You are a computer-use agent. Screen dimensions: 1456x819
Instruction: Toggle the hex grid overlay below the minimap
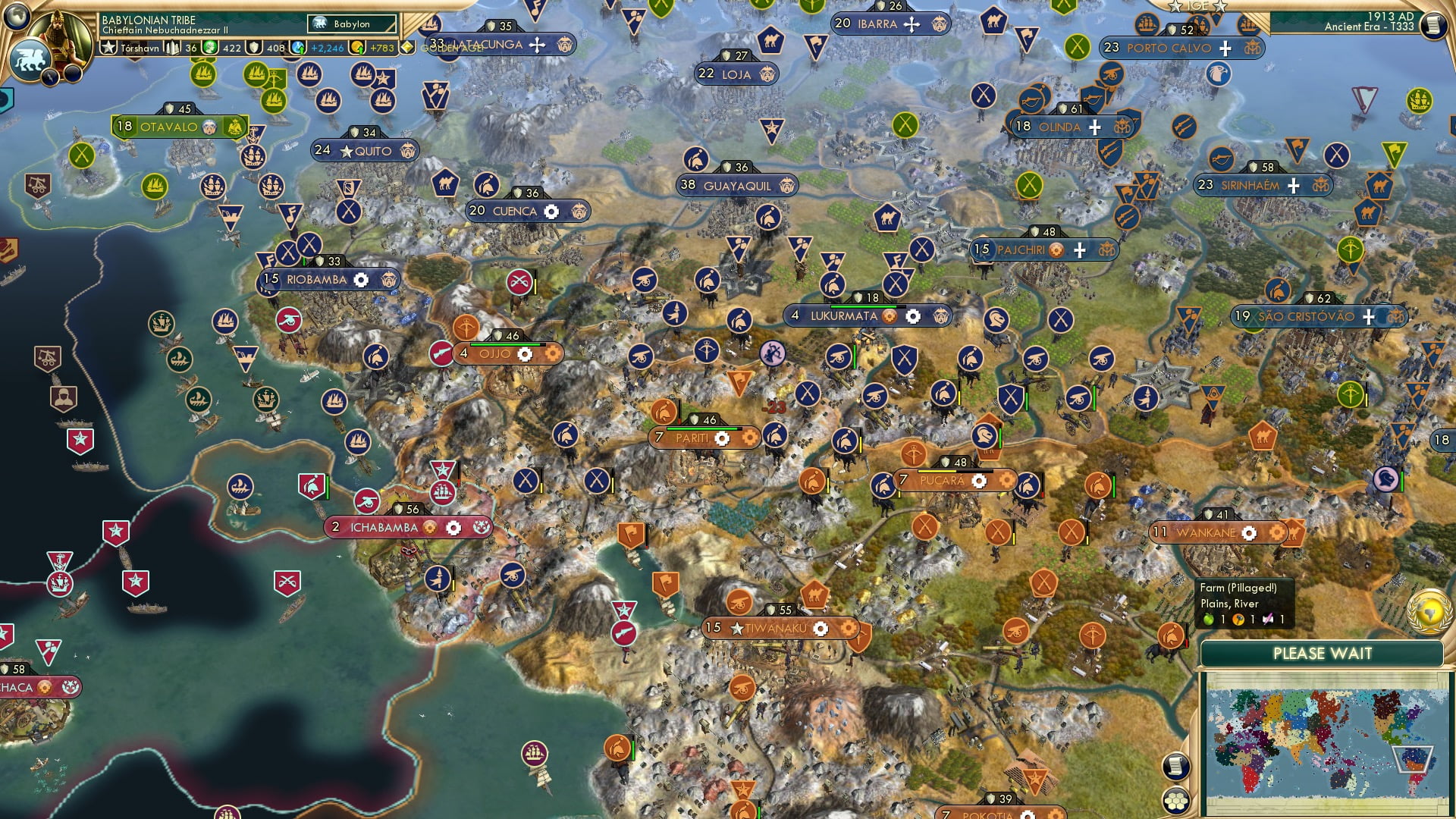(x=1176, y=800)
